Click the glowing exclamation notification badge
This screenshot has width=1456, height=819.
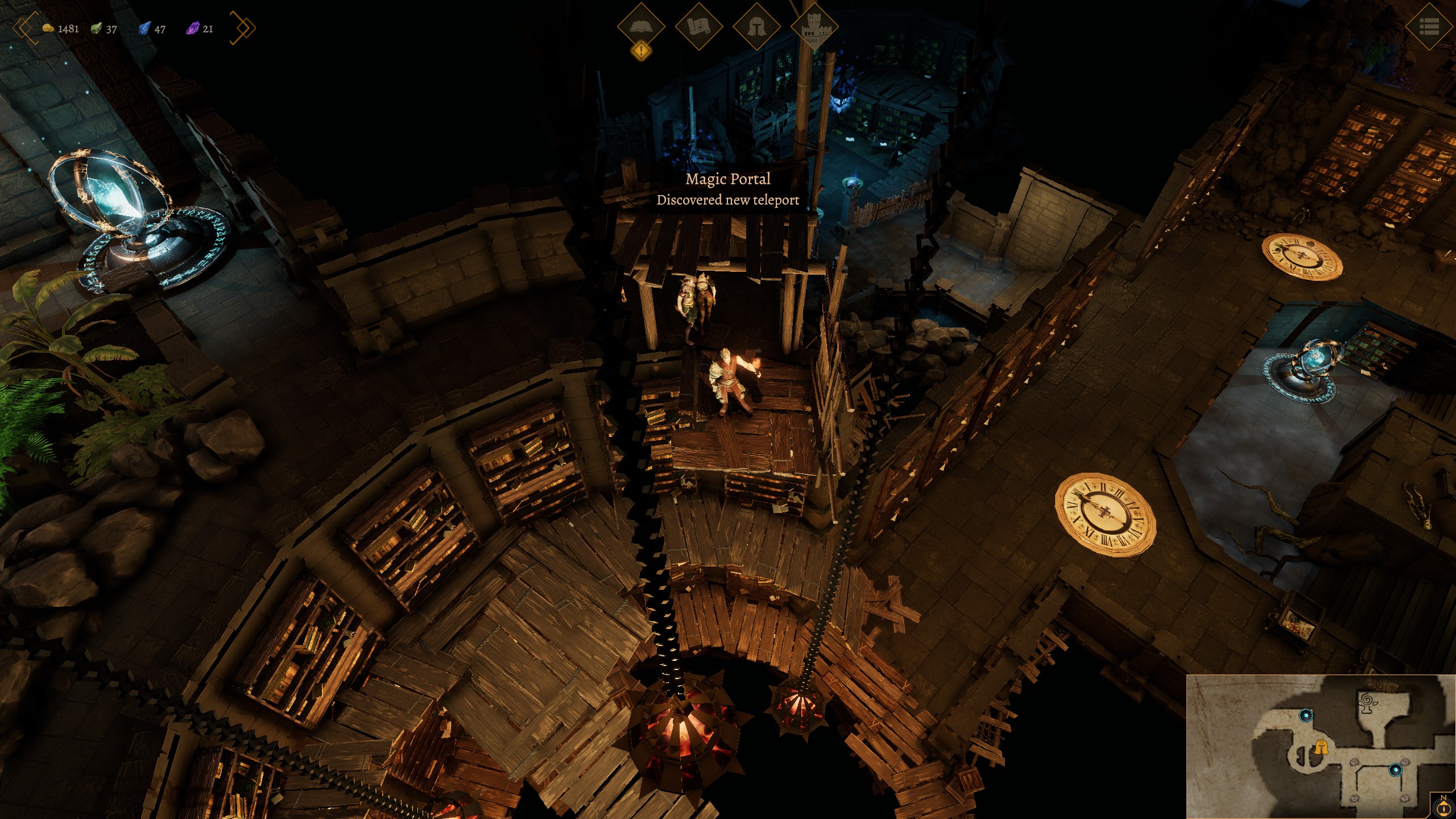641,51
